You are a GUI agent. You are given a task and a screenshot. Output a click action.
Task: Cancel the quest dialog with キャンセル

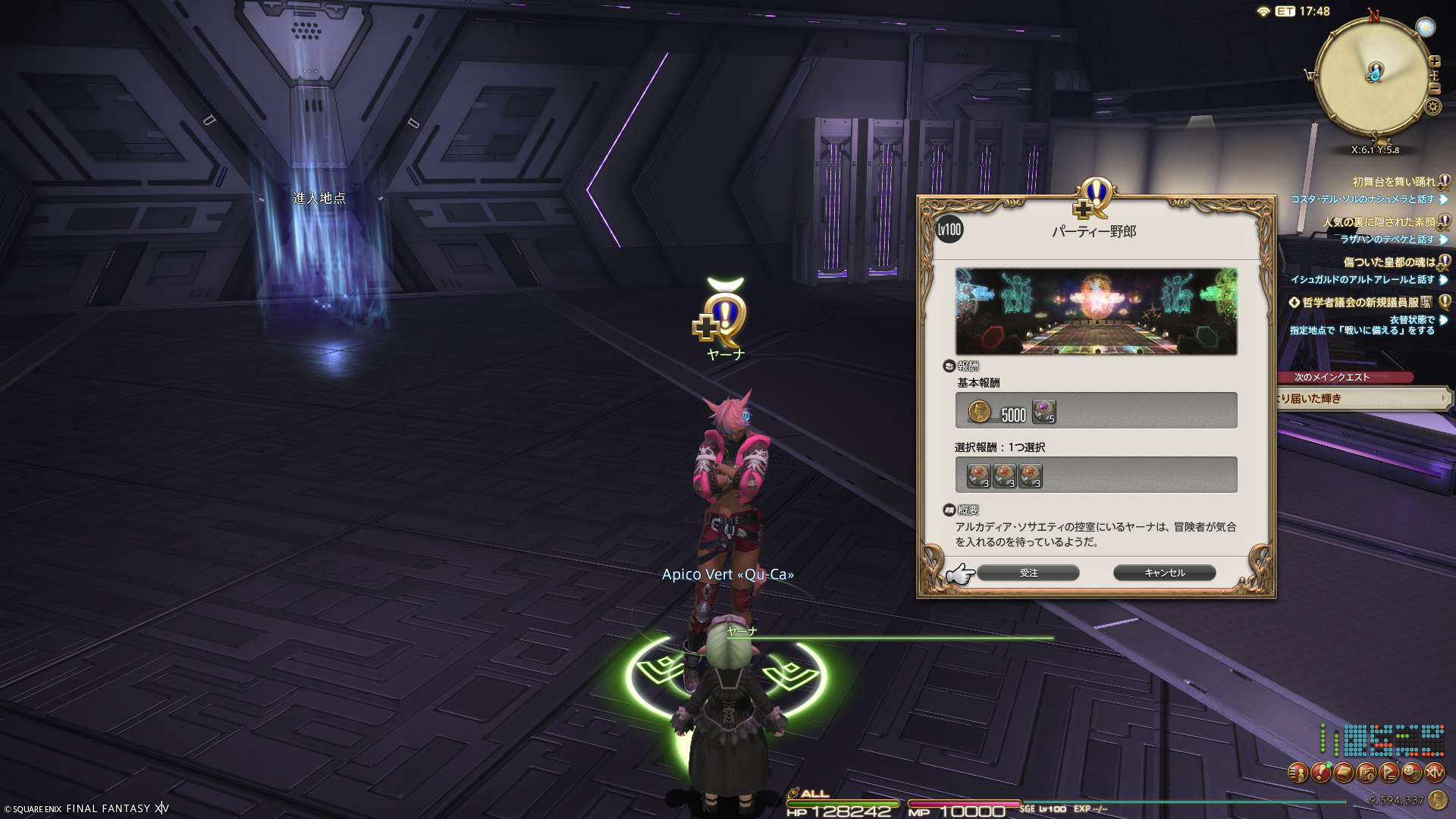1164,573
